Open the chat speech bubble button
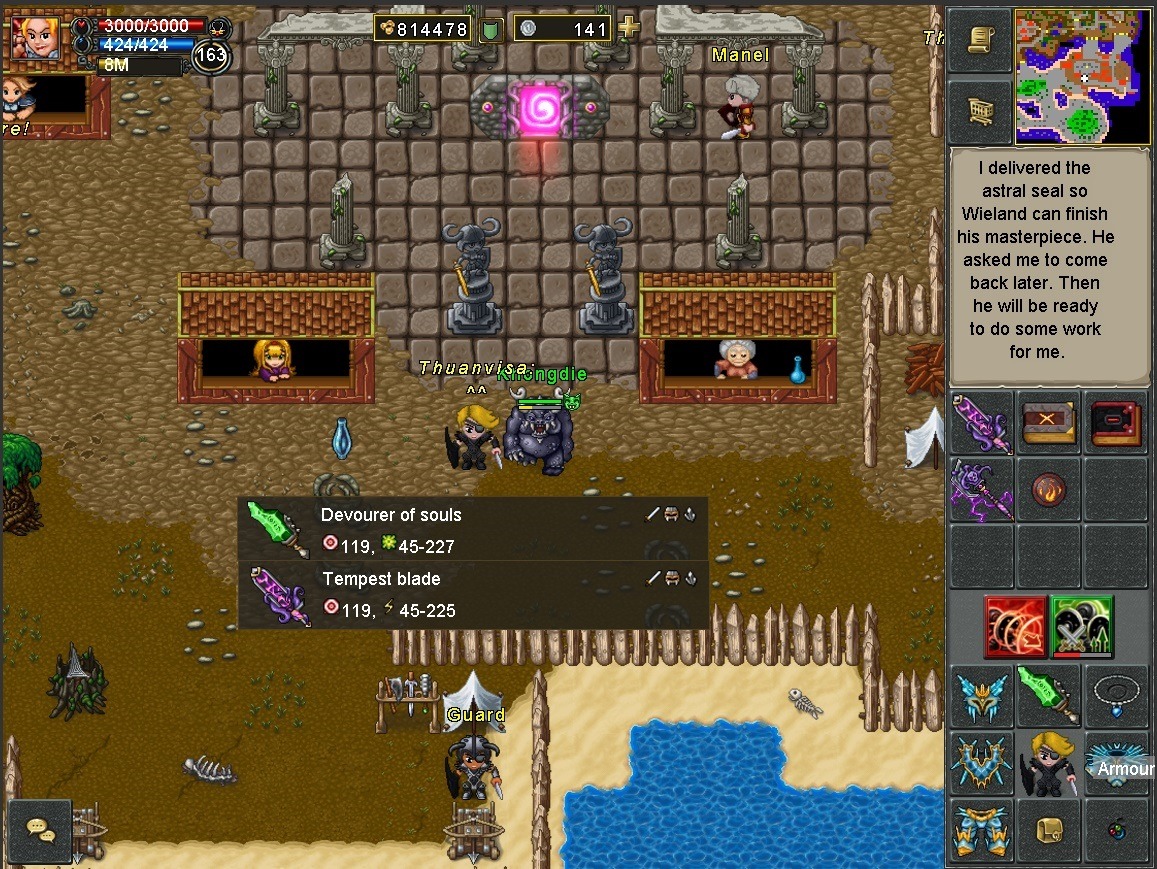The height and width of the screenshot is (869, 1157). click(x=40, y=830)
